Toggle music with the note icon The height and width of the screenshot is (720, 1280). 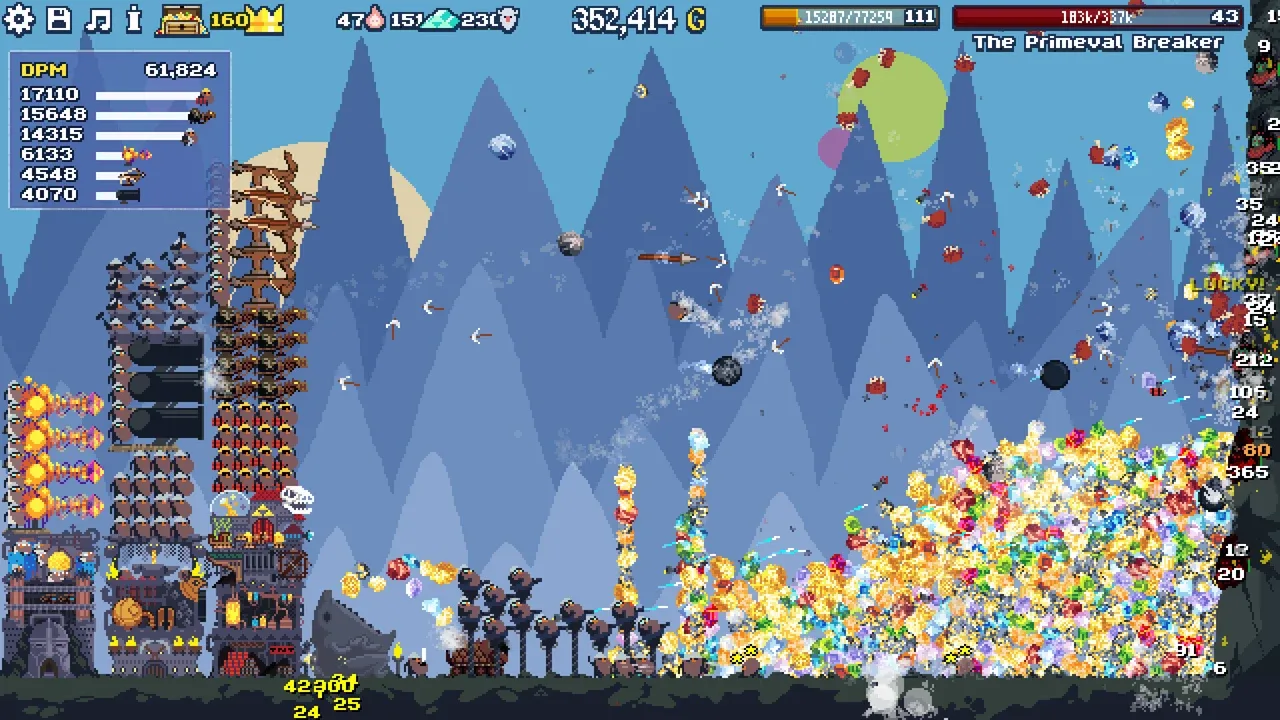[x=98, y=19]
